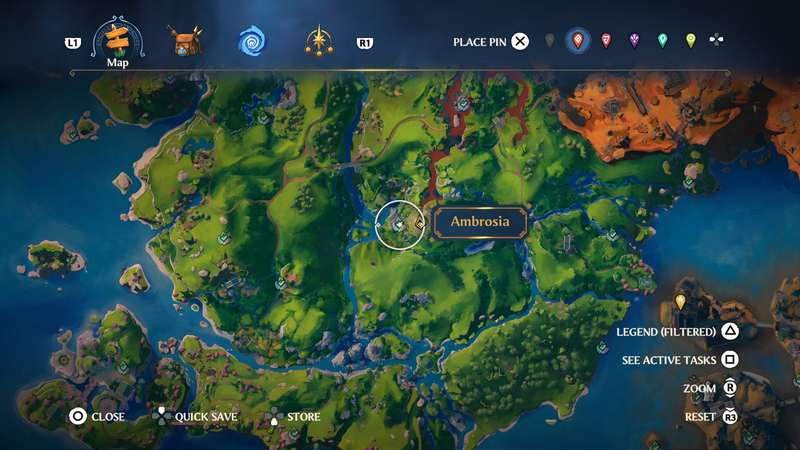
Task: Select the circled Ambrosia map marker
Action: click(399, 225)
